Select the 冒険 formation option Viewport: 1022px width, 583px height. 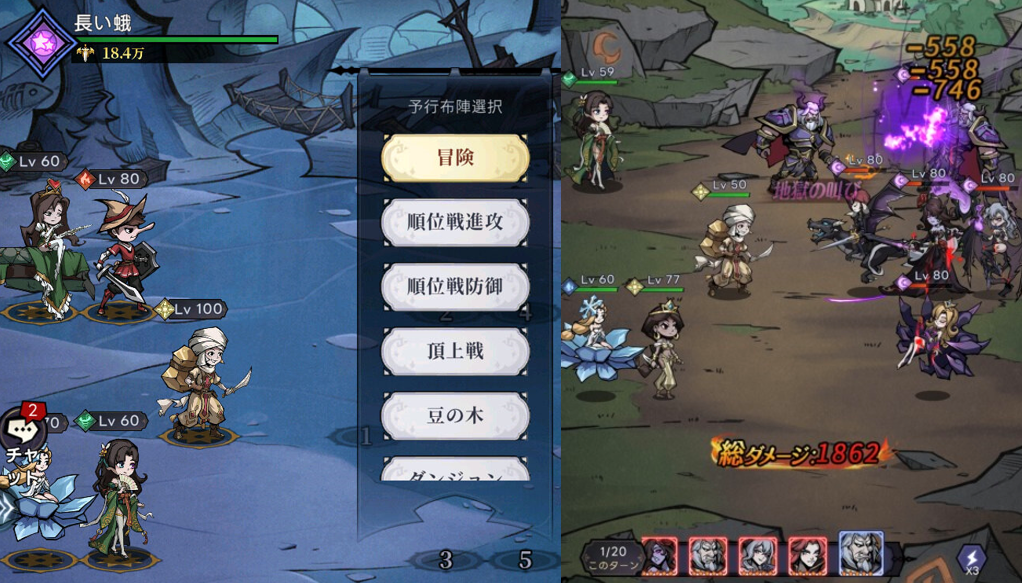coord(455,158)
